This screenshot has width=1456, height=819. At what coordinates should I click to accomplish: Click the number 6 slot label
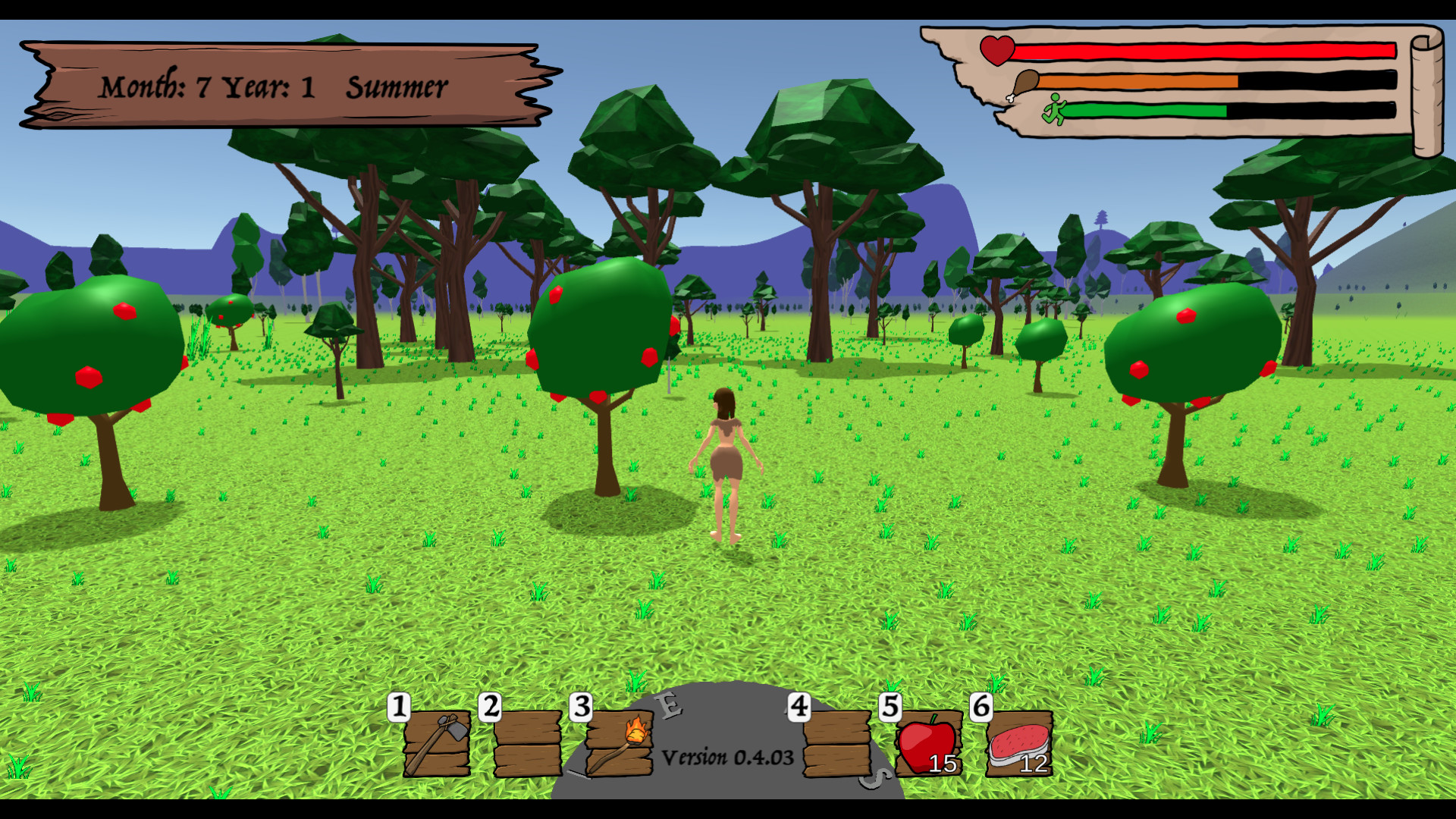[981, 707]
